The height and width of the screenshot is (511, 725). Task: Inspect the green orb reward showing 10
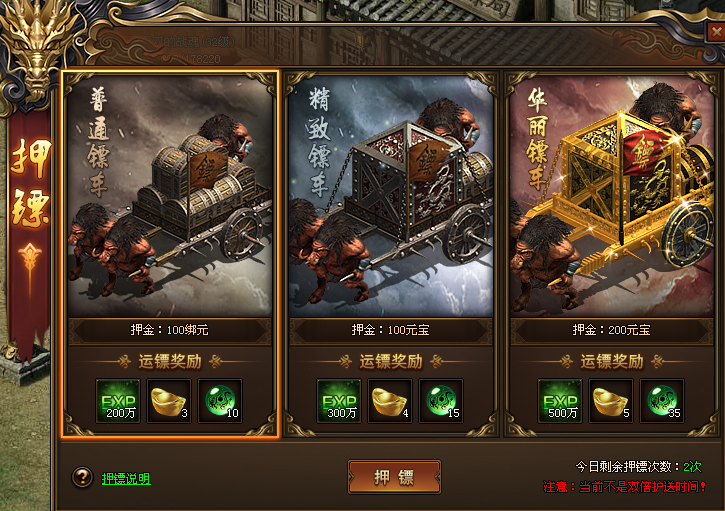[220, 401]
